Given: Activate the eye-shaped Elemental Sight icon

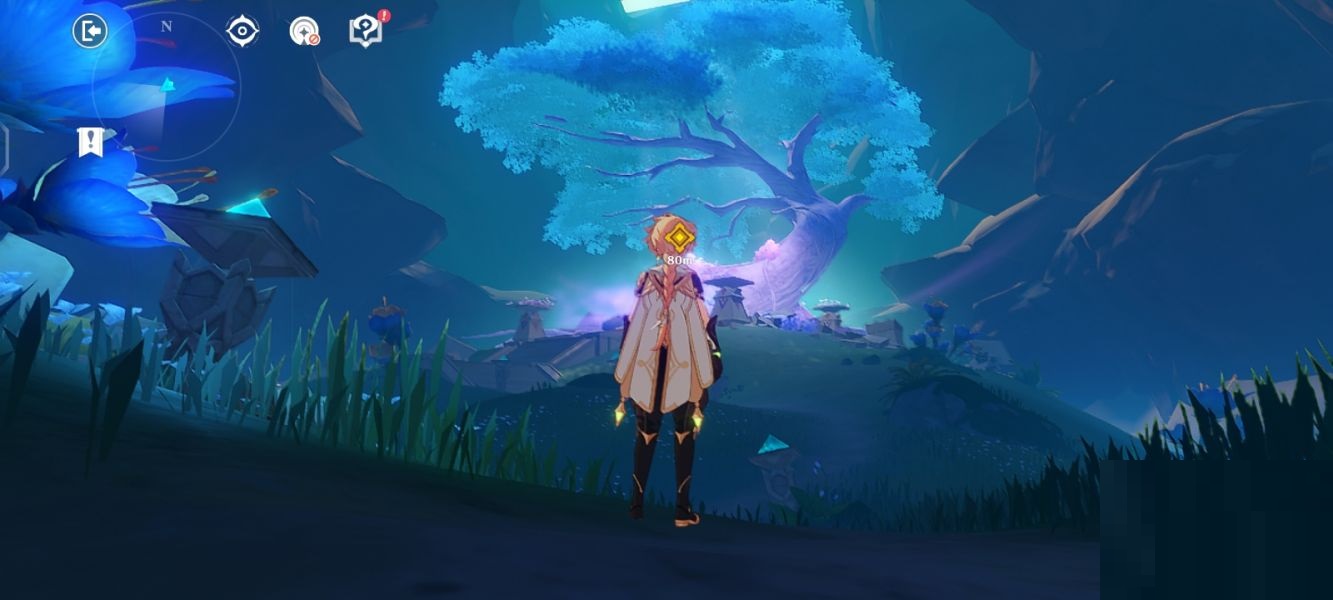Looking at the screenshot, I should pyautogui.click(x=242, y=31).
